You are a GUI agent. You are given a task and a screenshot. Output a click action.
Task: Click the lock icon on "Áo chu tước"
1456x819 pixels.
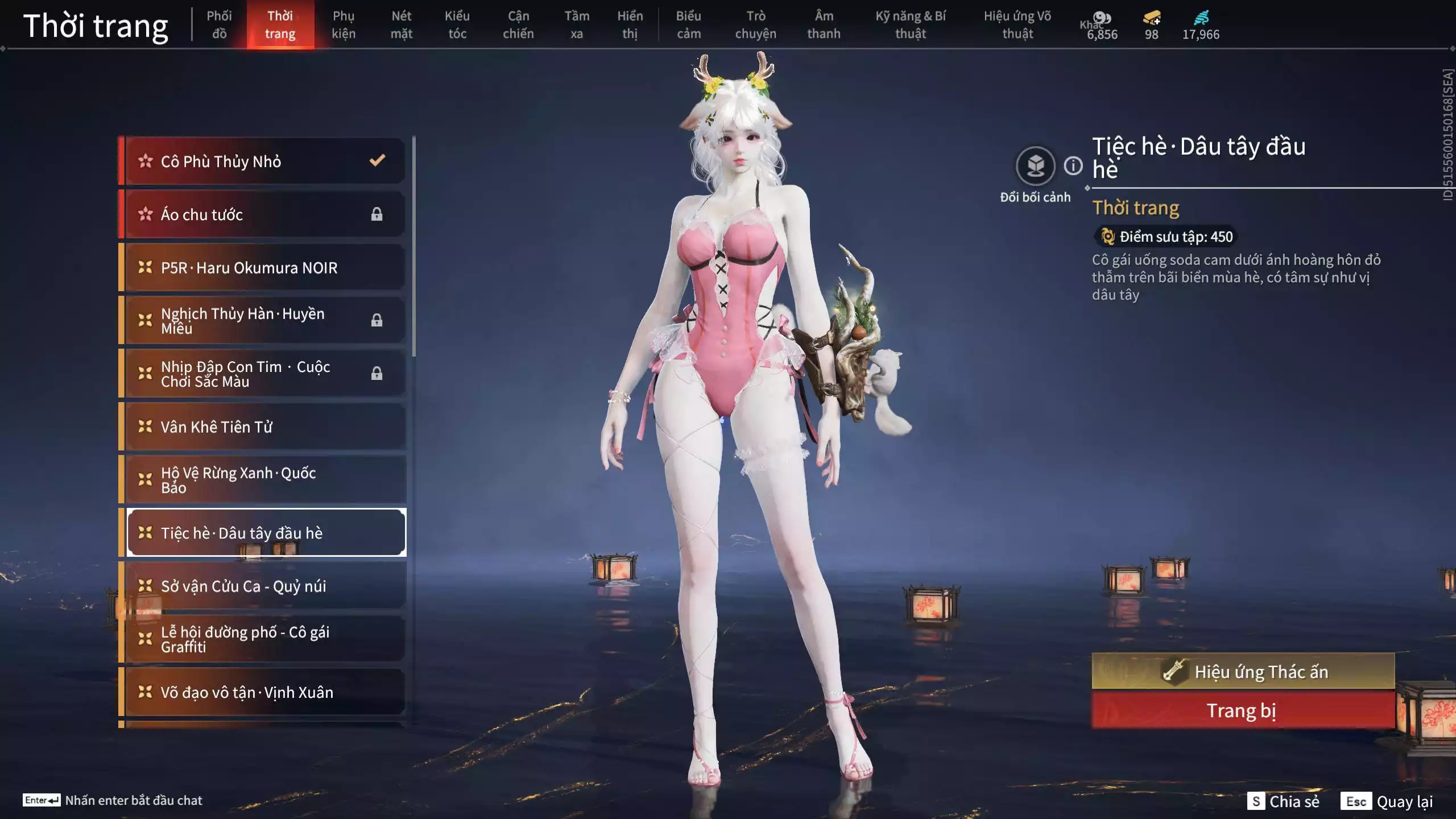coord(377,214)
